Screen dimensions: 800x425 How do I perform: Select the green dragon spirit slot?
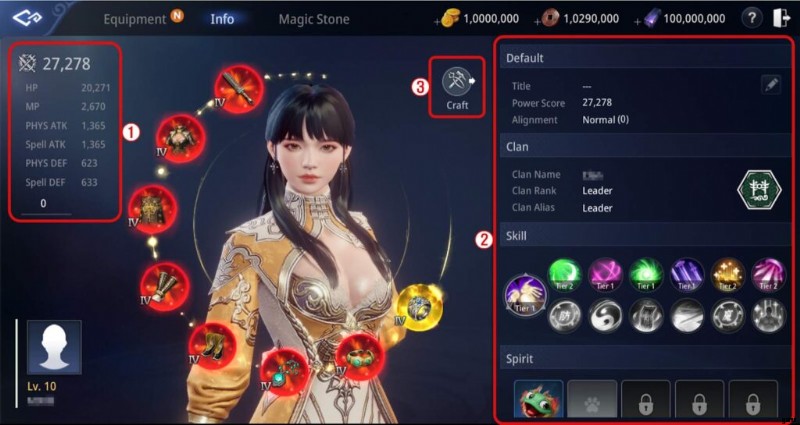coord(539,401)
